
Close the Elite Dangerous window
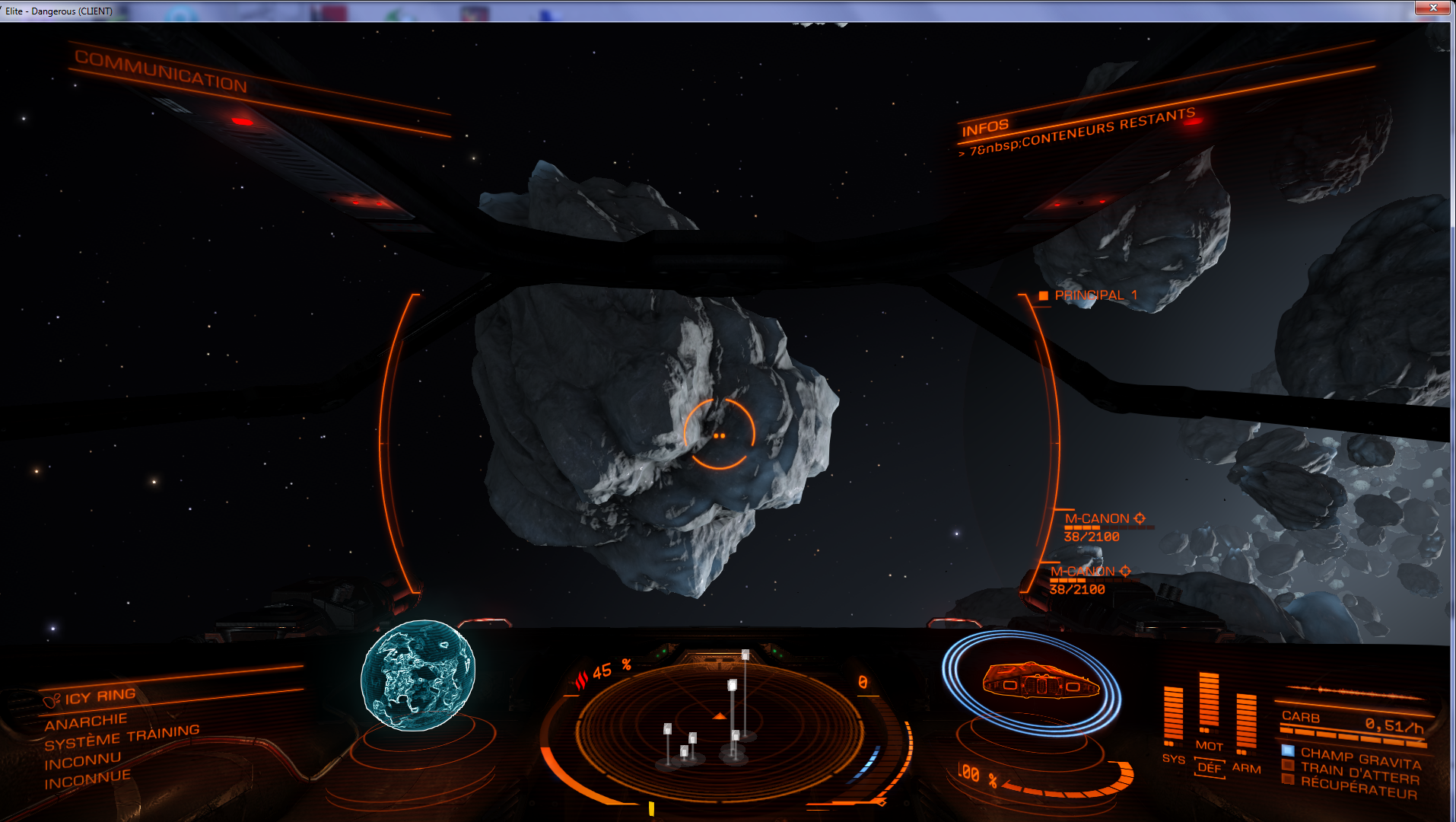1432,8
